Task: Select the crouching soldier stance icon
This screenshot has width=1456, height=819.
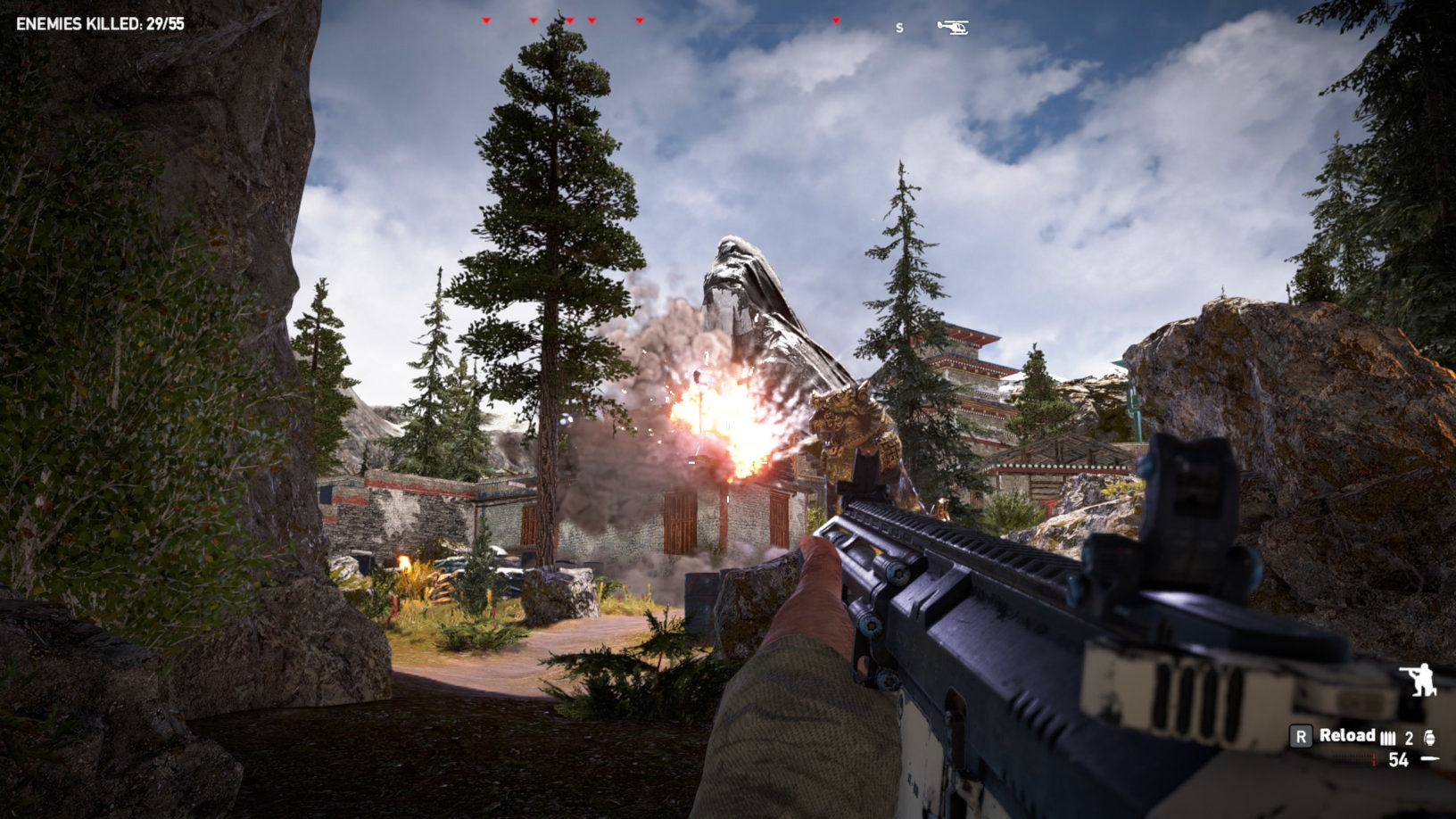Action: click(x=1419, y=680)
